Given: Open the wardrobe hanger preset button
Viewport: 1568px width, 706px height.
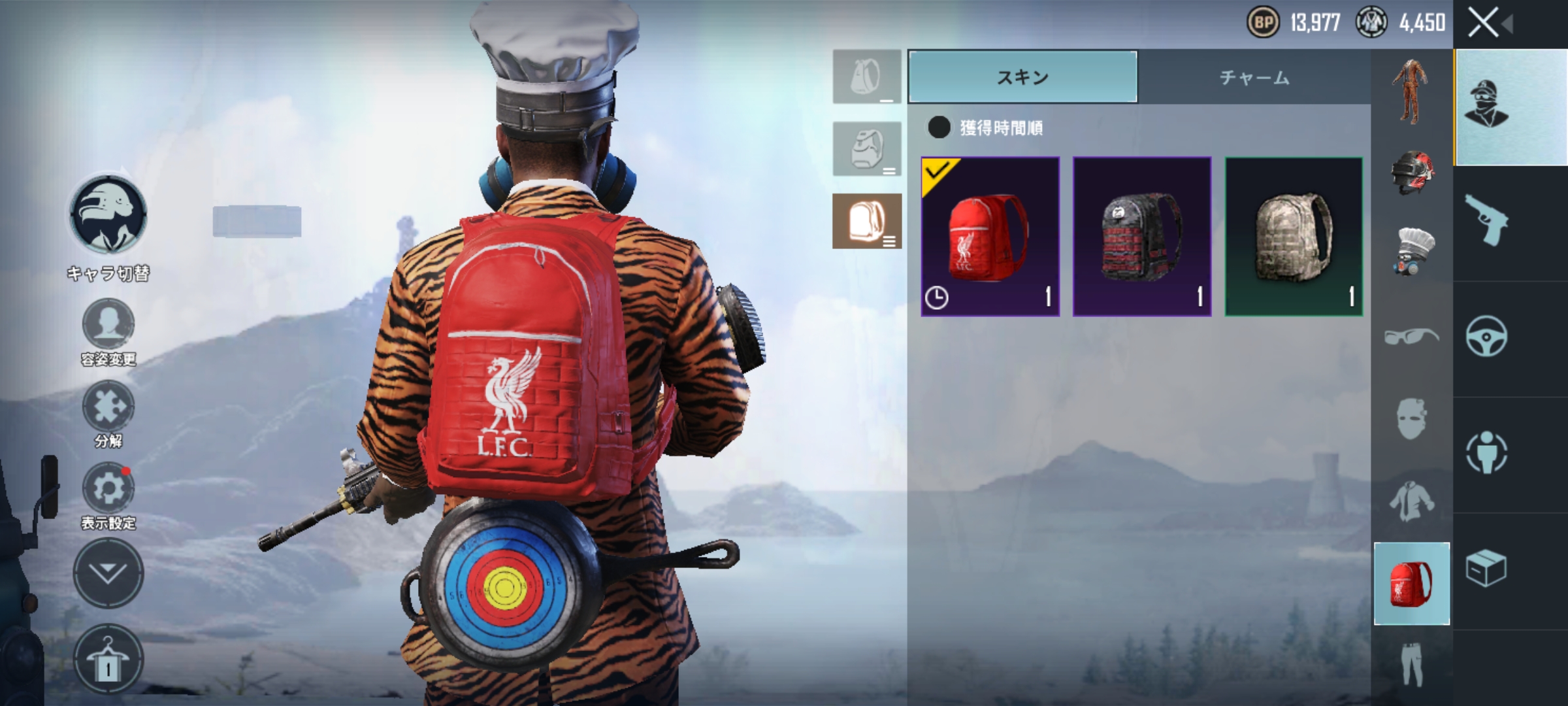Looking at the screenshot, I should 108,659.
